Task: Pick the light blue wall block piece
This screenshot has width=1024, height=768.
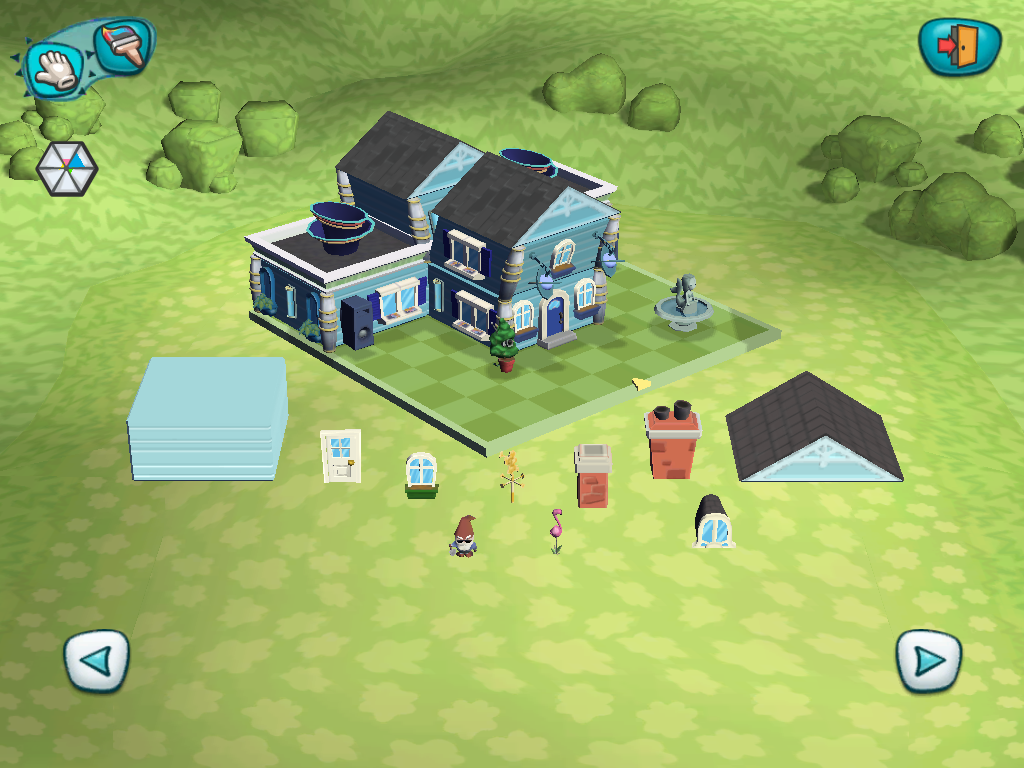Action: click(208, 420)
